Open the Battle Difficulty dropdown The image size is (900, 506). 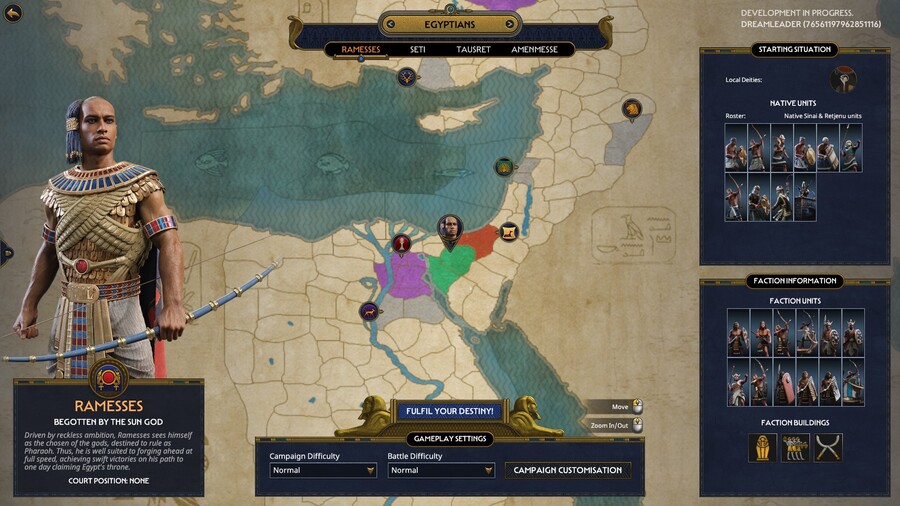click(x=441, y=470)
